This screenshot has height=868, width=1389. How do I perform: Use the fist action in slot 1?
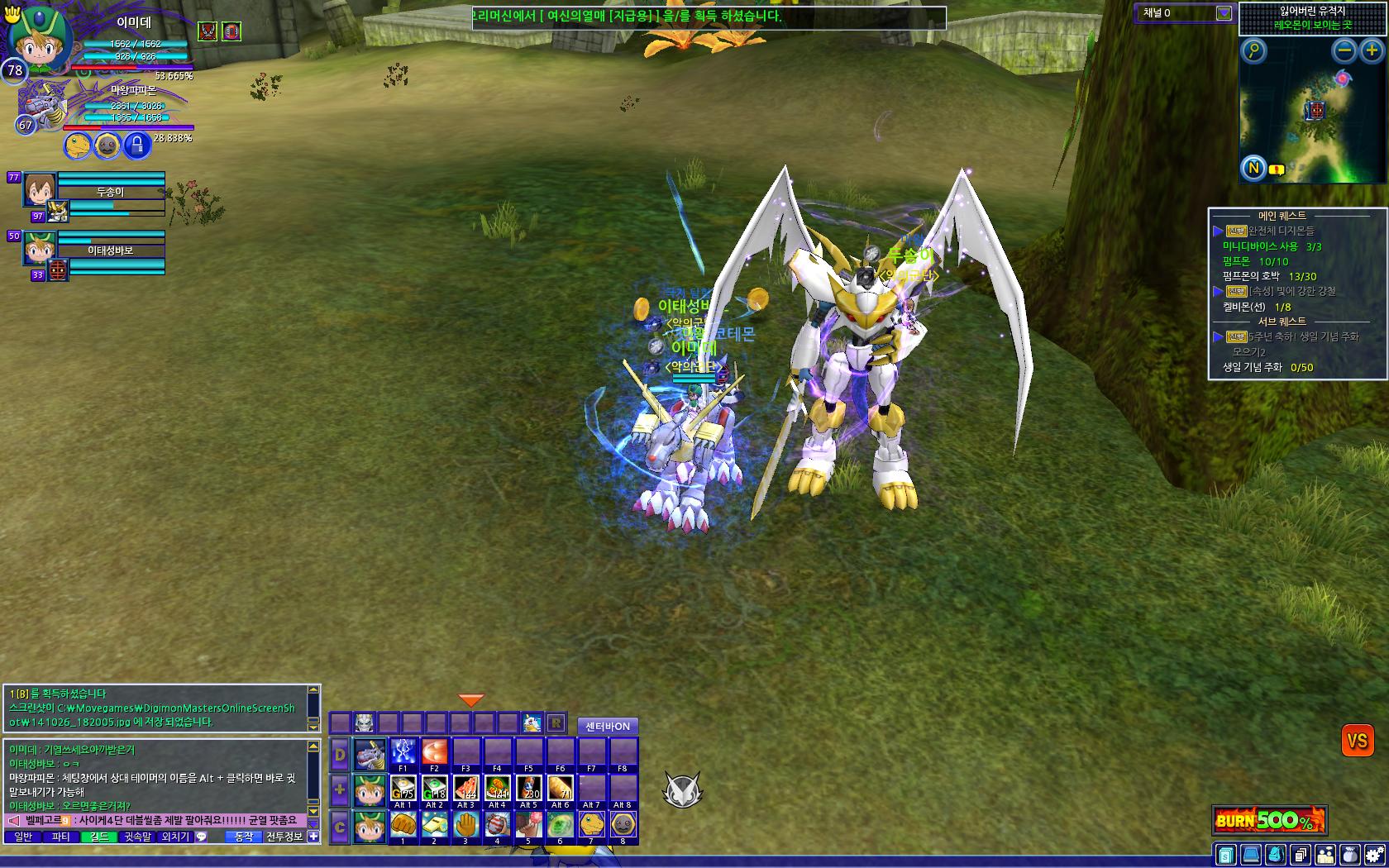[403, 824]
